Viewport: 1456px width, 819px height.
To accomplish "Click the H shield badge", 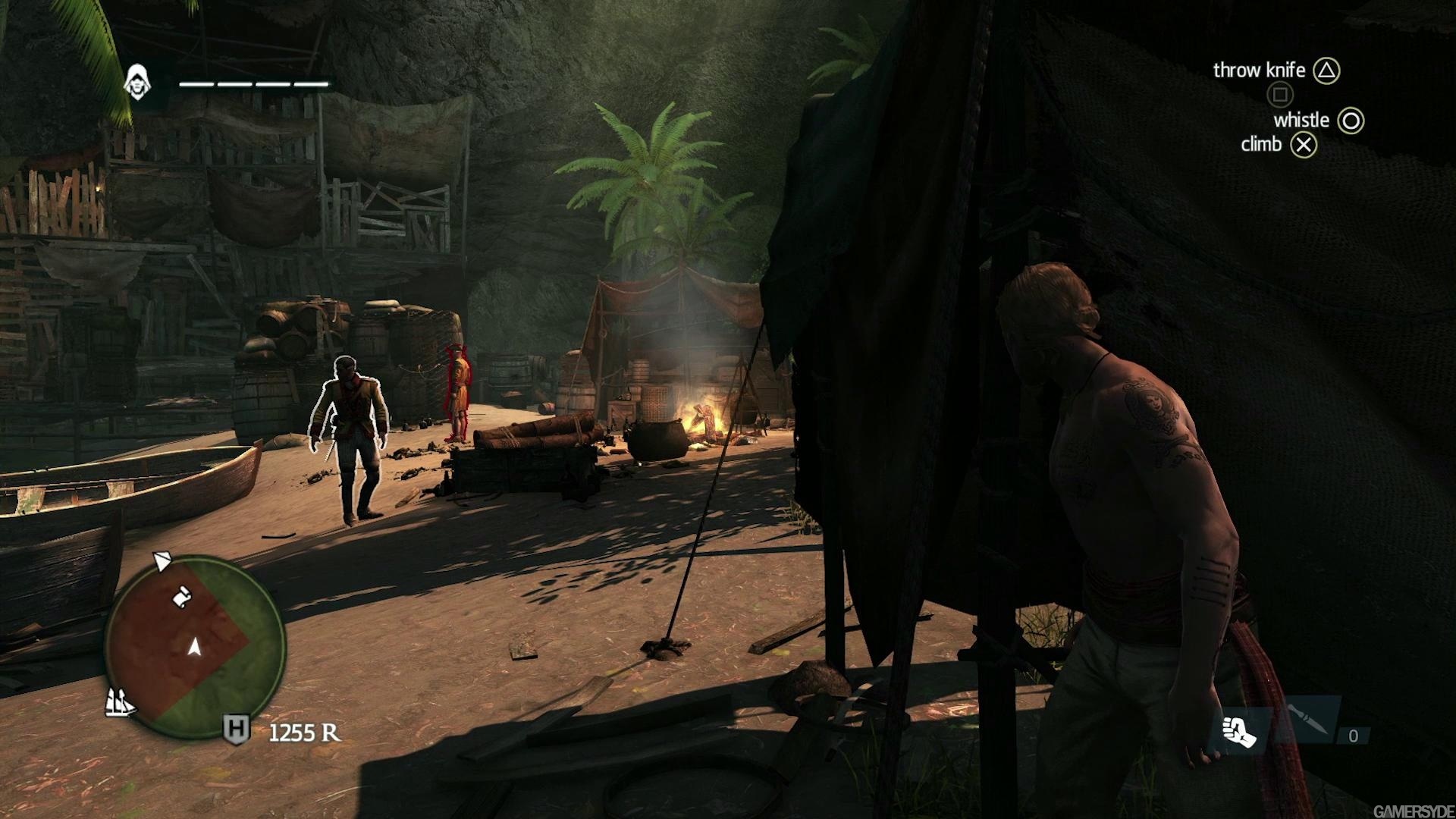I will 236,730.
